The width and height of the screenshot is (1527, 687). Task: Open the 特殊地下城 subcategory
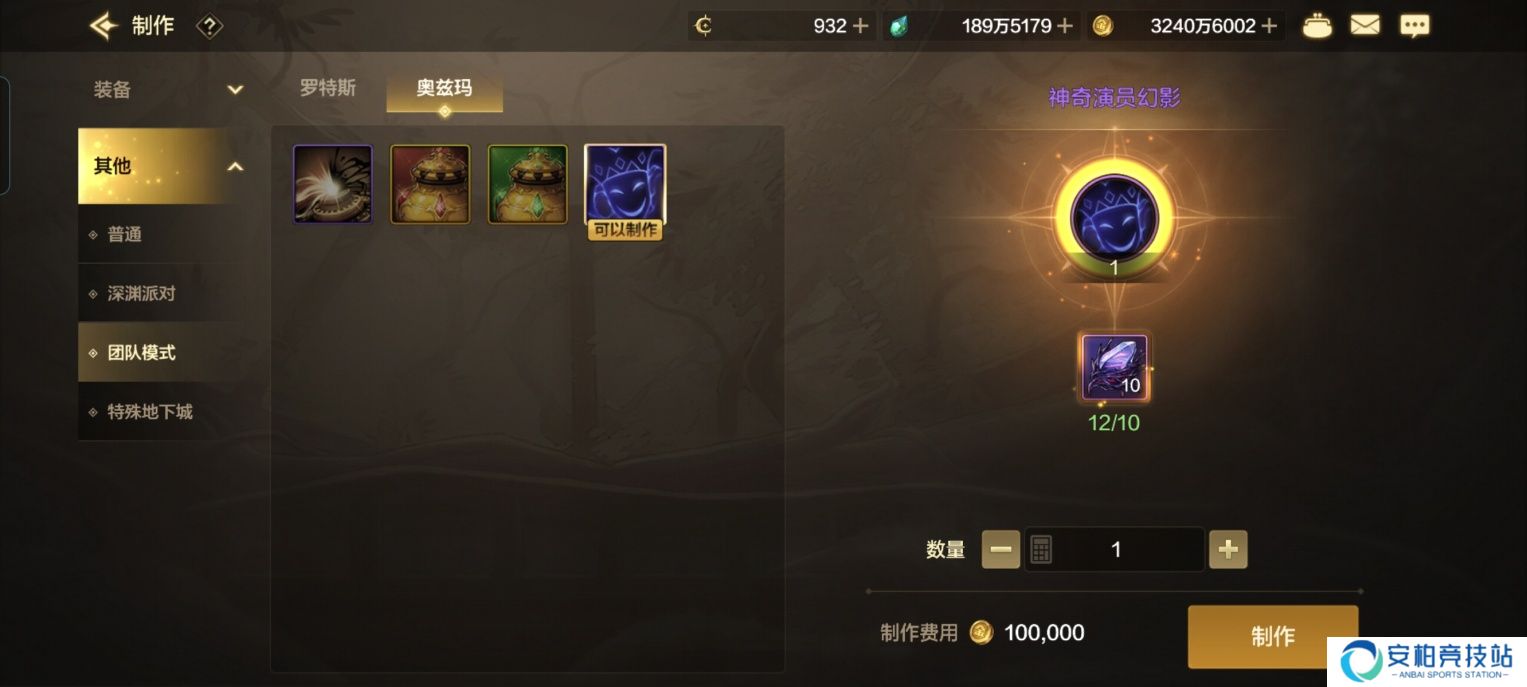[150, 412]
